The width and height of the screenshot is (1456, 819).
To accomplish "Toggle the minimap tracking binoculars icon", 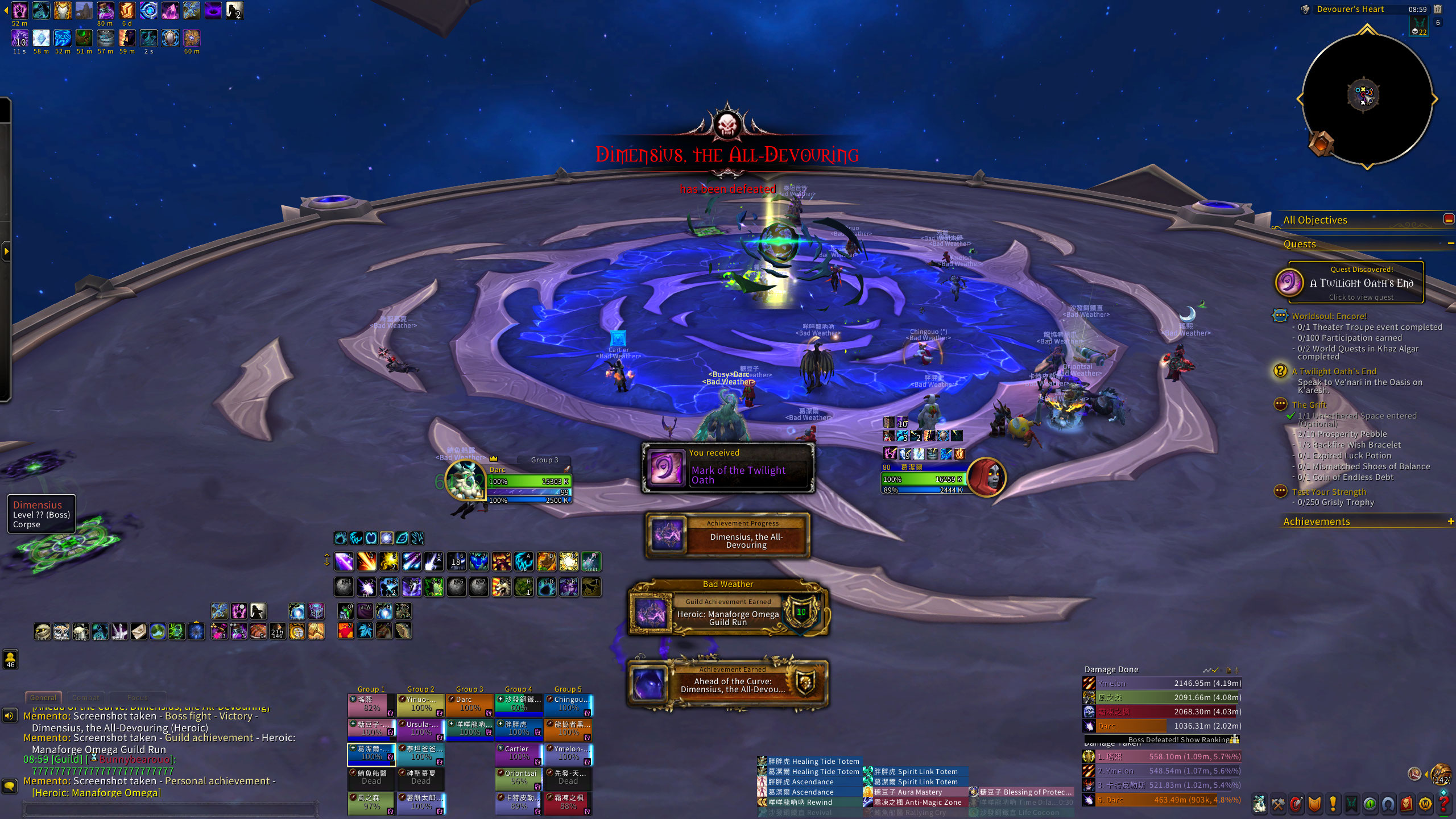I will [1306, 10].
